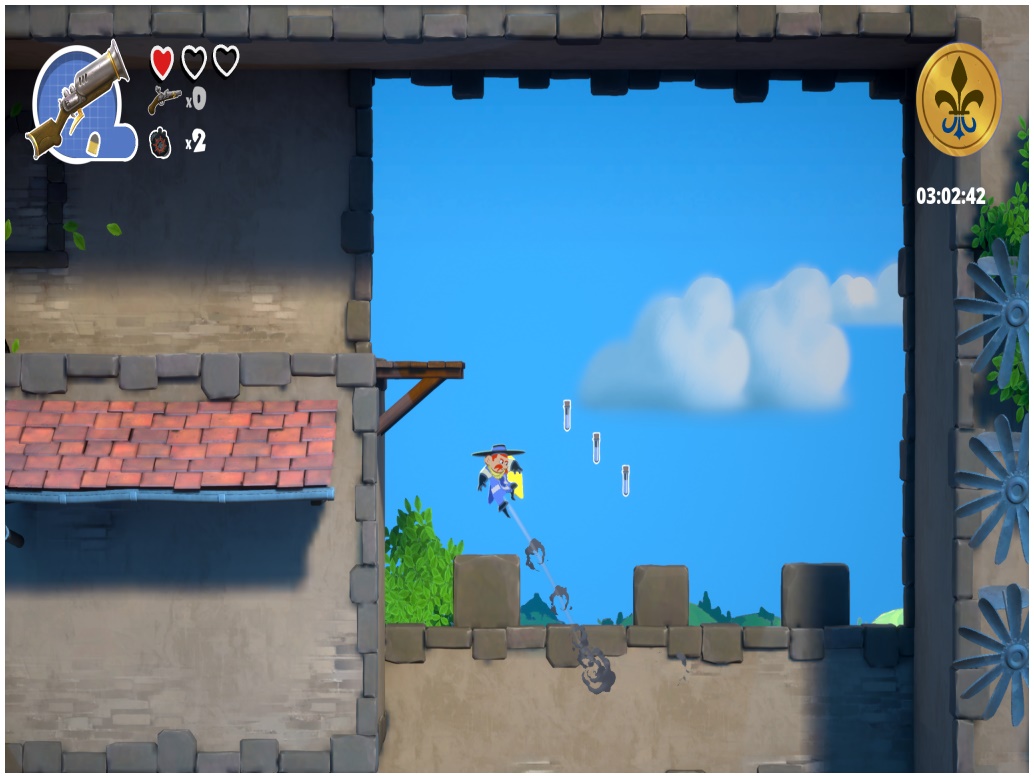This screenshot has height=778, width=1034.
Task: Click the flintlock pistol ammo icon
Action: click(164, 99)
